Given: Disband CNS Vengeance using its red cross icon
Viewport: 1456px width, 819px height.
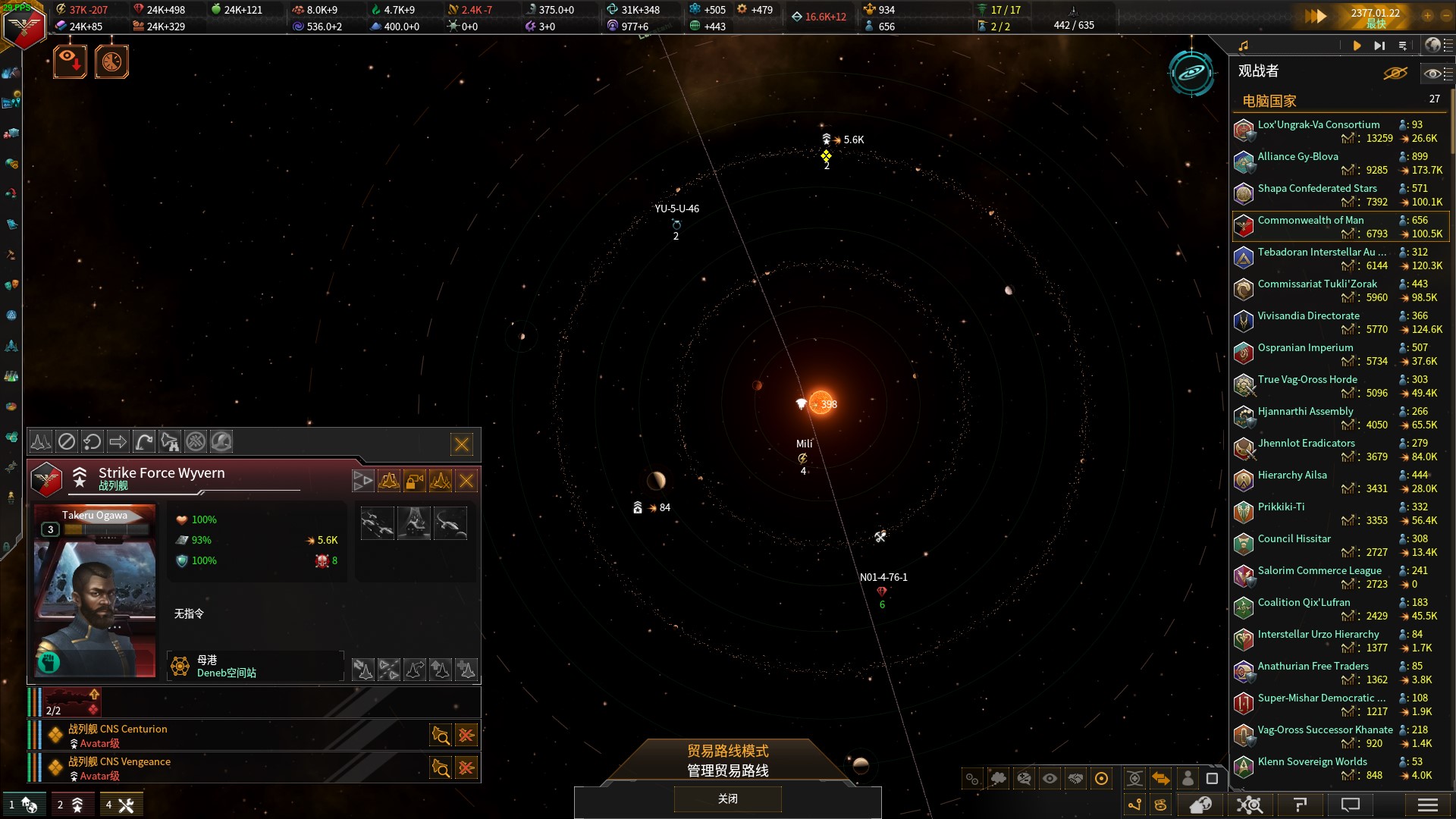Looking at the screenshot, I should pyautogui.click(x=466, y=768).
